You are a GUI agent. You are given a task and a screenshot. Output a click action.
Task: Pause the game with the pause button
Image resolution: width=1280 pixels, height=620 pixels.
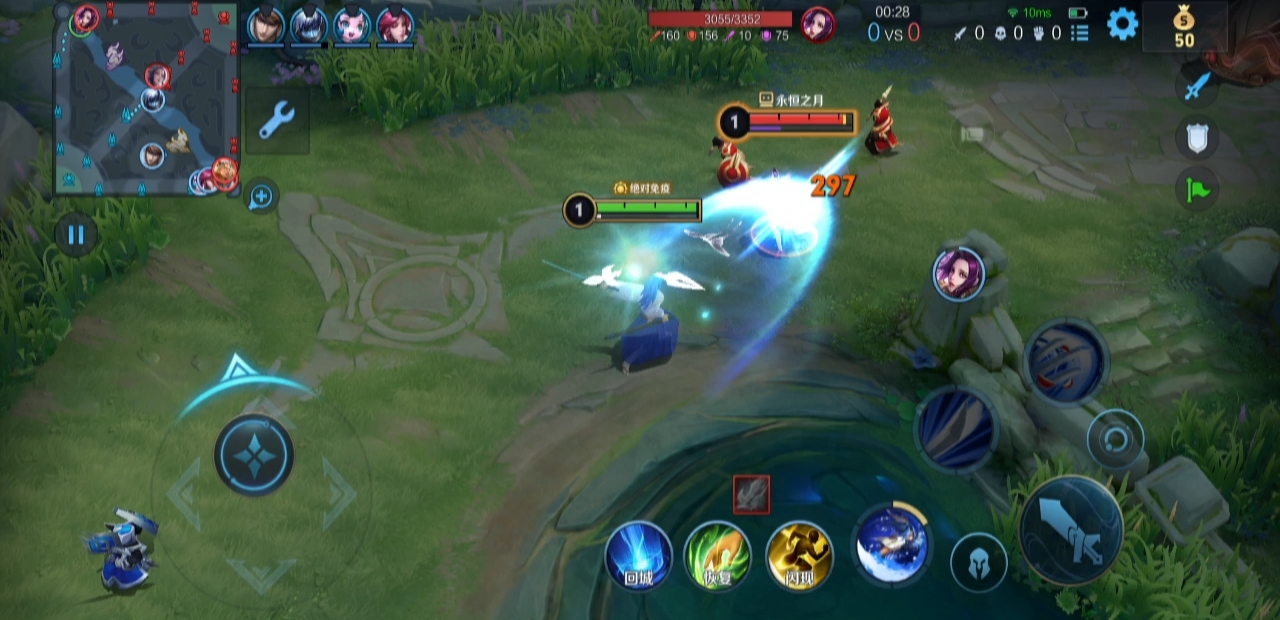[76, 236]
